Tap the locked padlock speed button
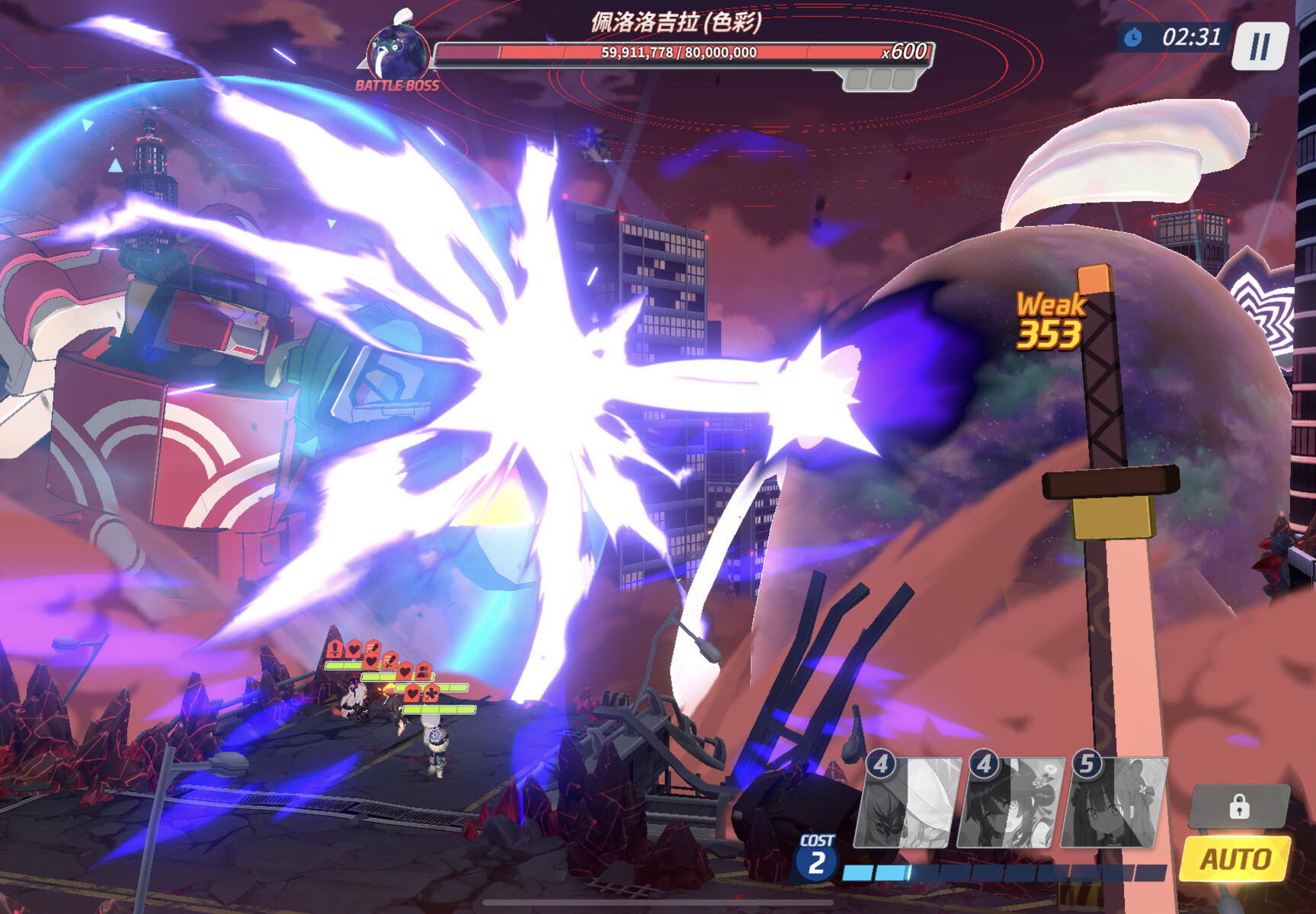The image size is (1316, 914). pyautogui.click(x=1238, y=806)
